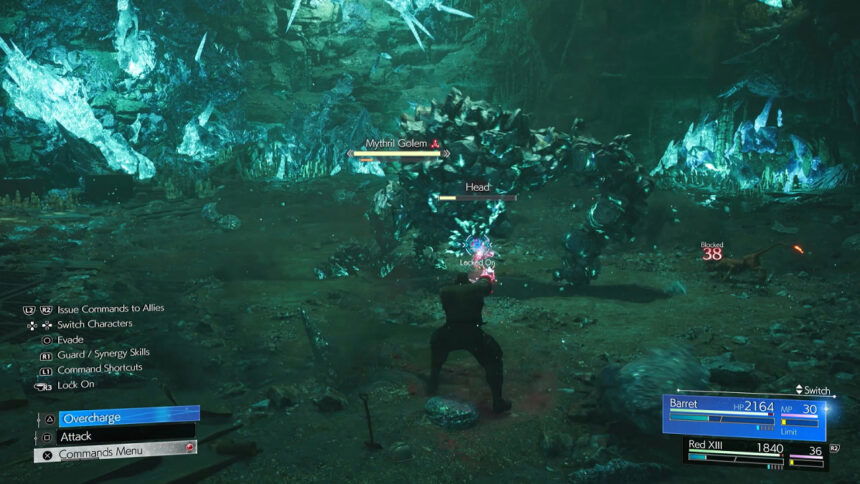Select the Head target label
The image size is (860, 484).
(476, 187)
